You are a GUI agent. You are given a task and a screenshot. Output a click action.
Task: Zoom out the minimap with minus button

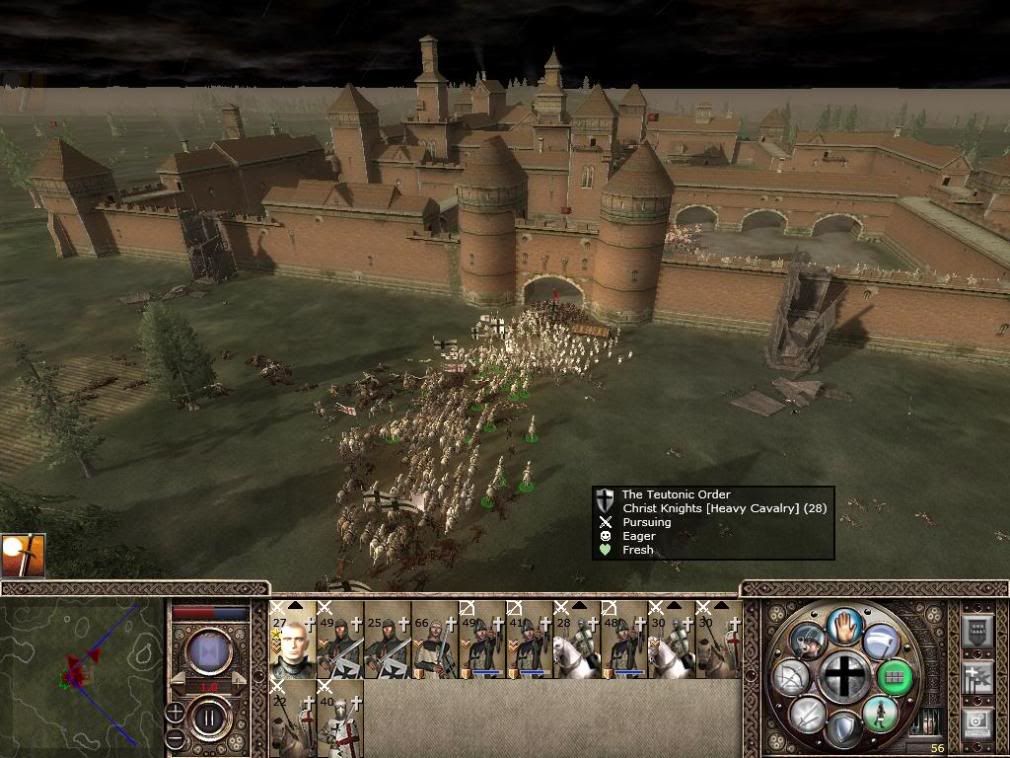(x=175, y=736)
